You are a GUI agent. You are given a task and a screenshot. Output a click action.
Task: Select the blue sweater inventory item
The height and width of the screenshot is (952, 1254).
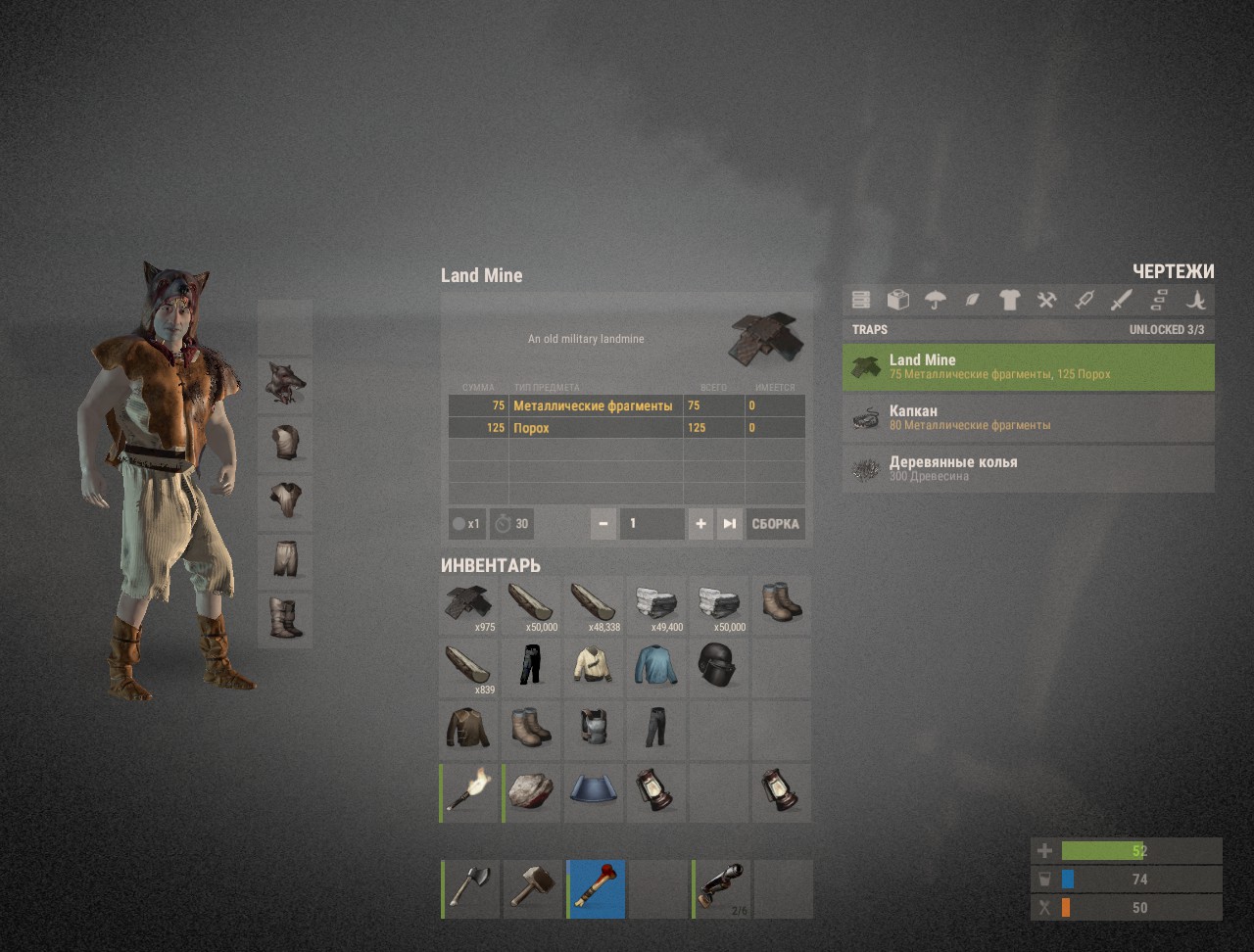(654, 667)
